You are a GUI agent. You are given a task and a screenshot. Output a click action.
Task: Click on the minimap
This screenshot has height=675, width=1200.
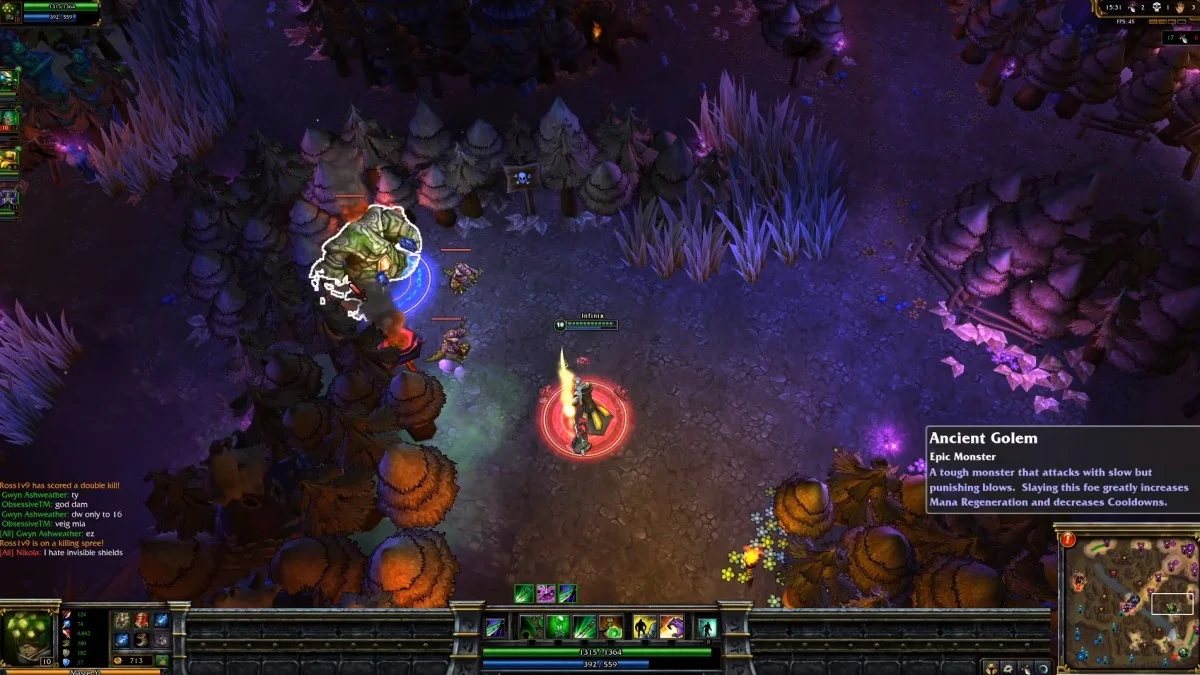1129,598
